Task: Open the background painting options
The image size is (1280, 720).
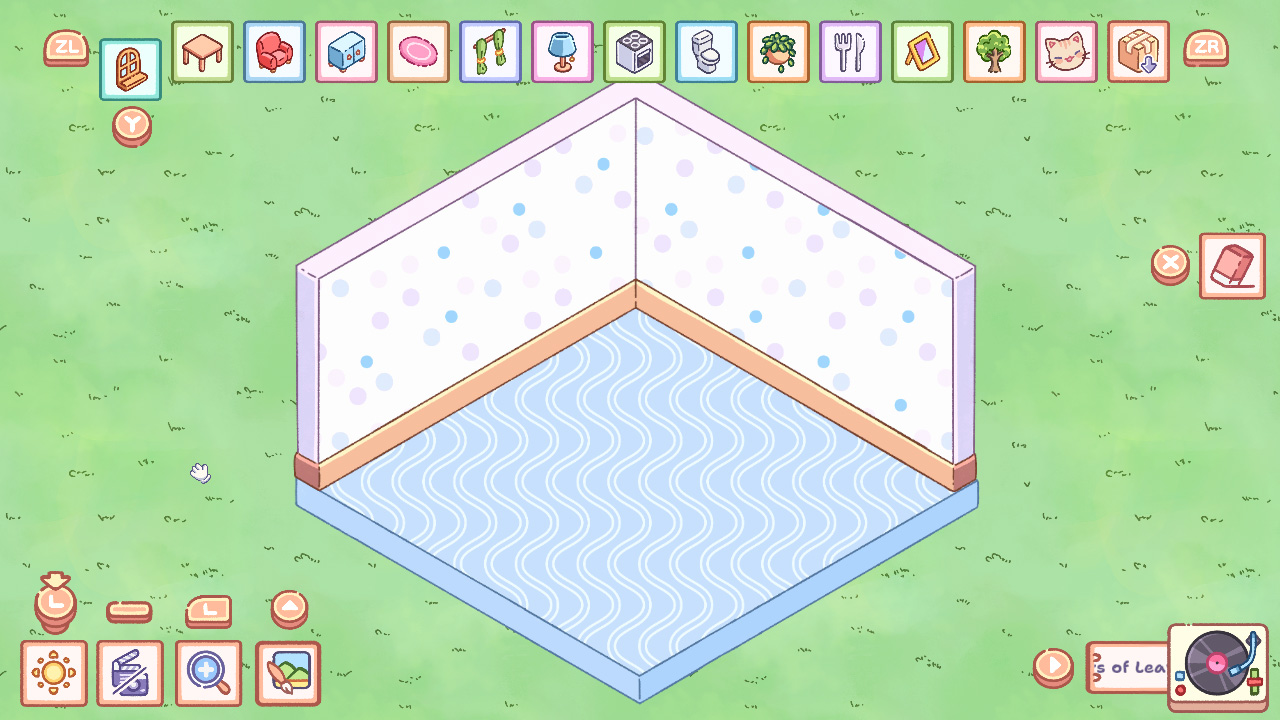Action: pos(287,673)
